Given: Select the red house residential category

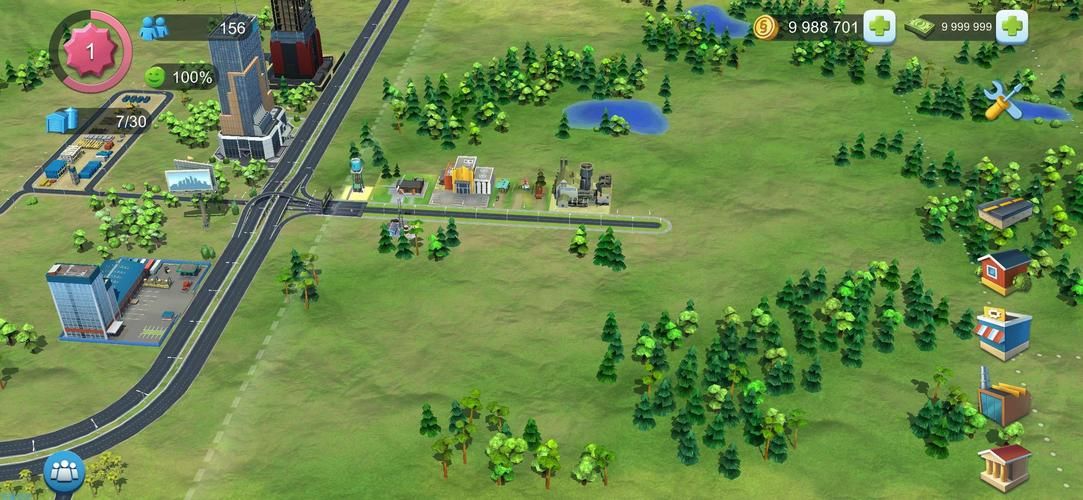Looking at the screenshot, I should tap(1004, 270).
